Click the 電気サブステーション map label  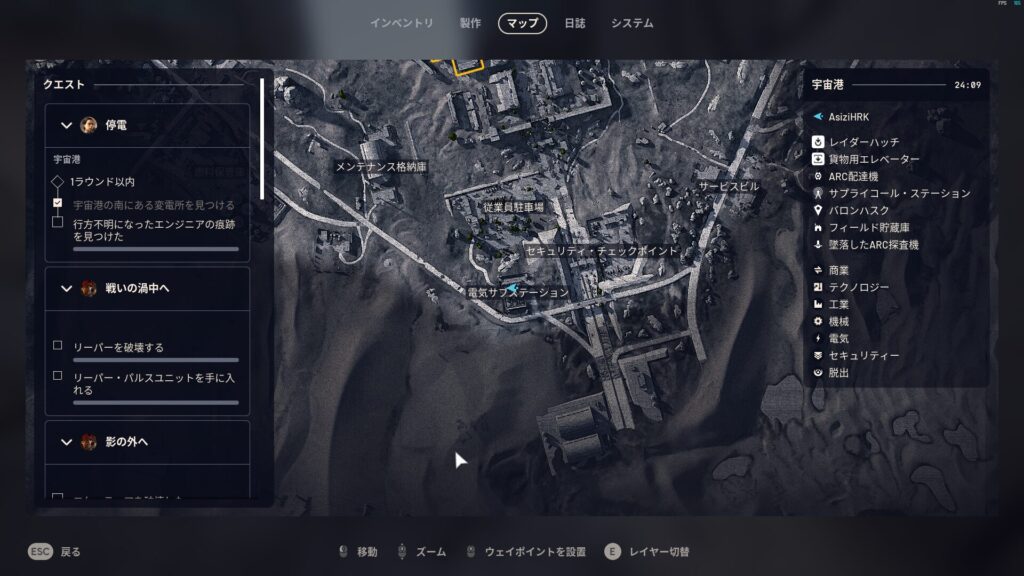[x=518, y=293]
